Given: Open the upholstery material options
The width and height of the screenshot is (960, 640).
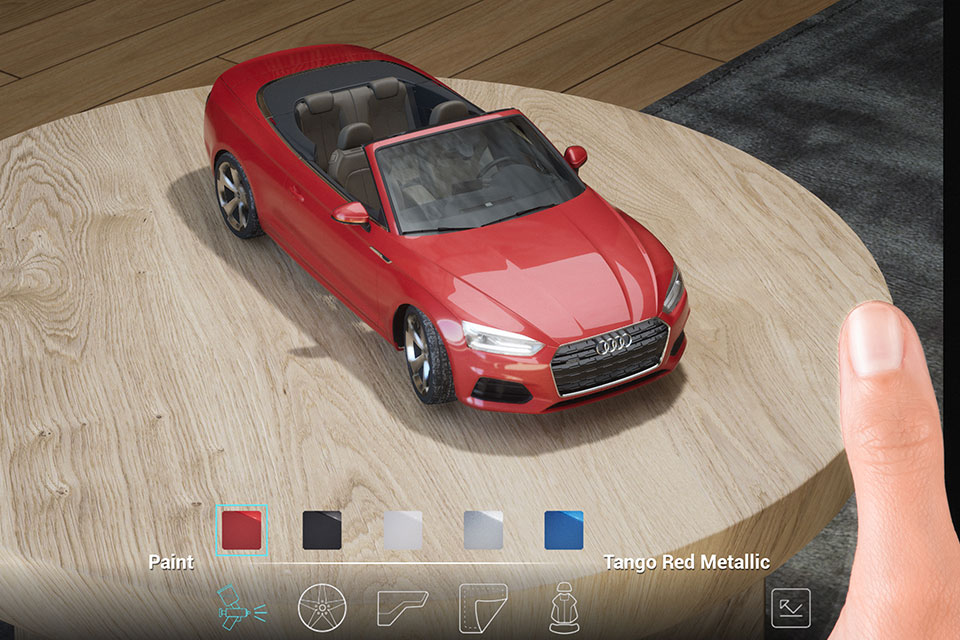Looking at the screenshot, I should pos(483,606).
